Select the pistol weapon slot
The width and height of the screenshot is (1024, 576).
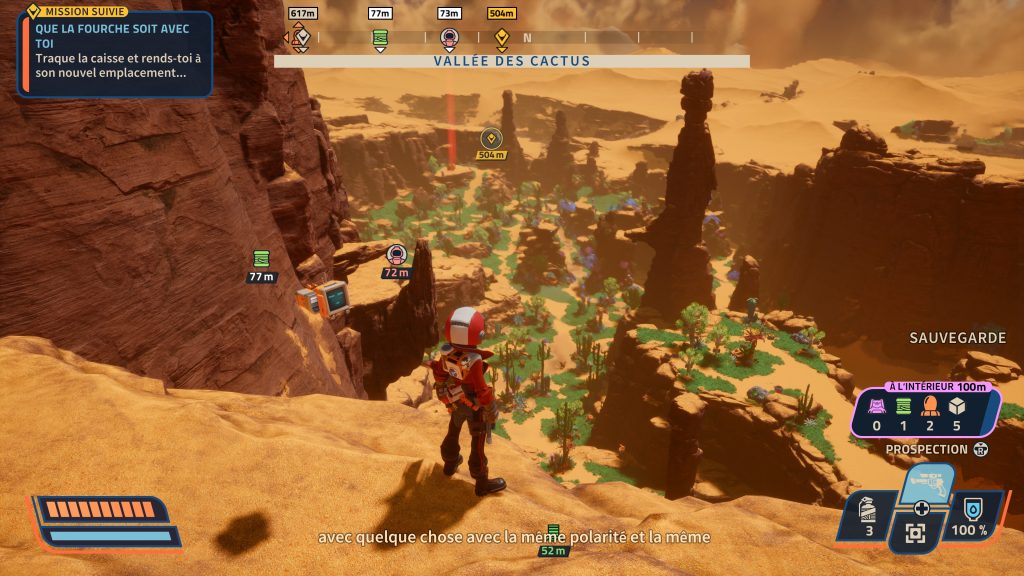(926, 483)
